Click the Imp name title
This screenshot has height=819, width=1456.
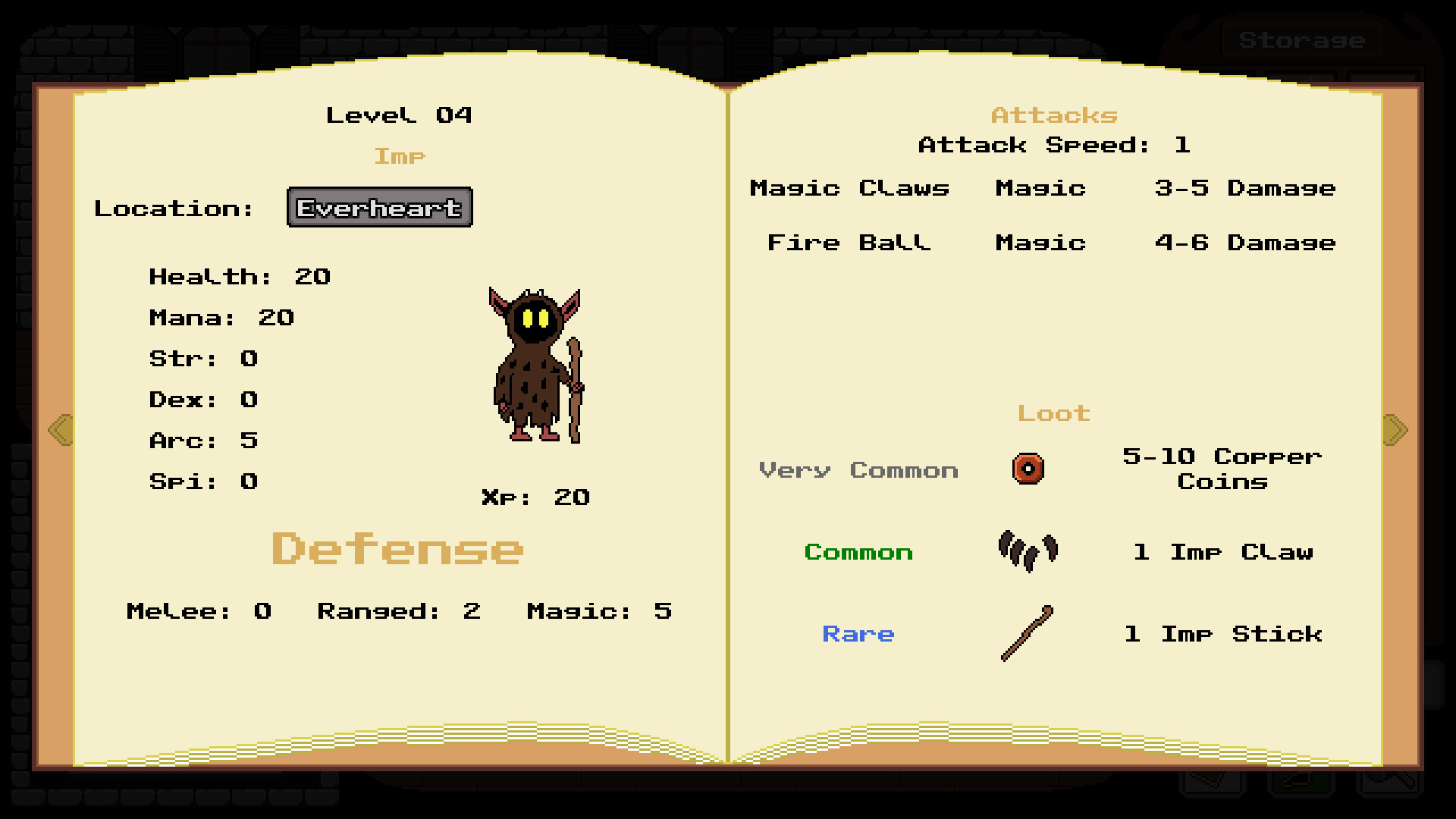[x=400, y=156]
